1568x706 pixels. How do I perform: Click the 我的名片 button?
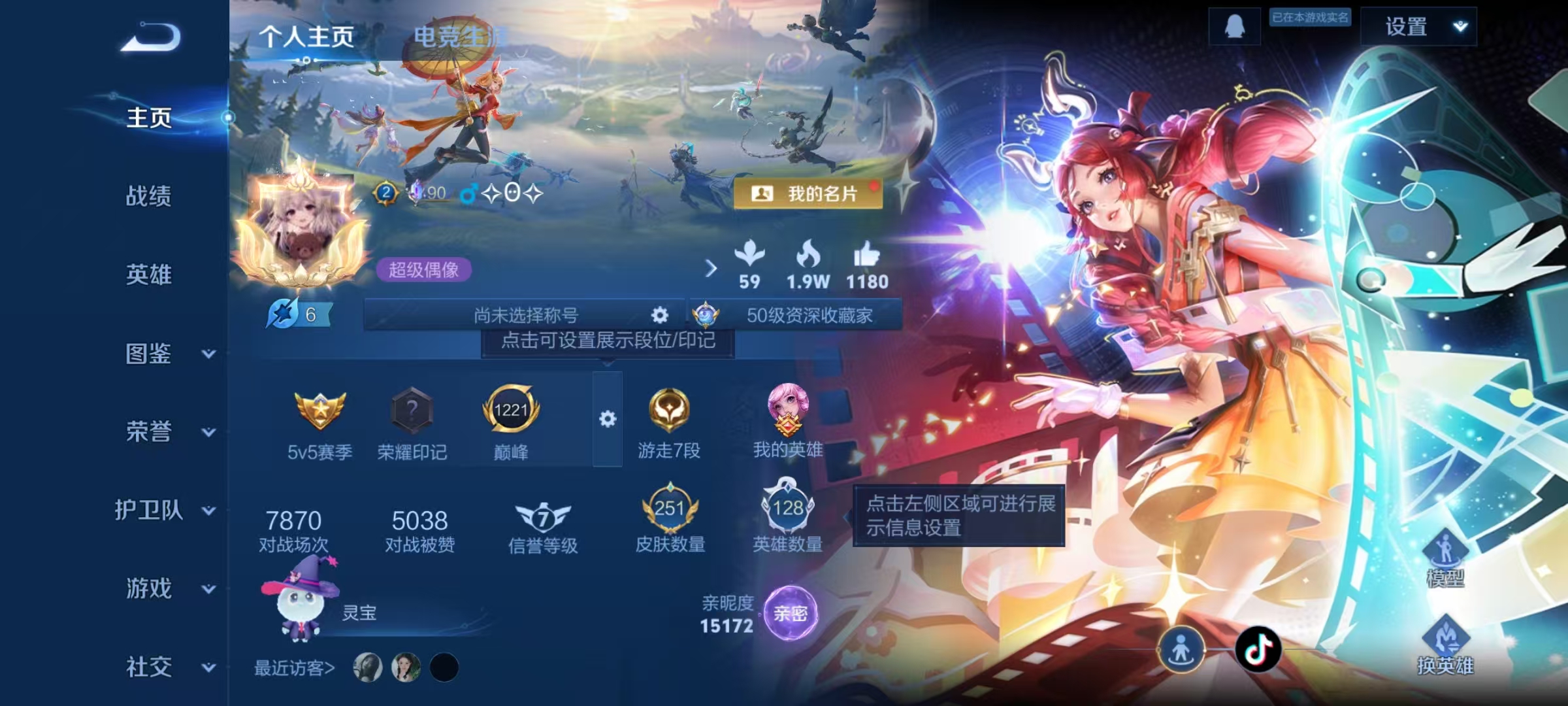pyautogui.click(x=808, y=192)
